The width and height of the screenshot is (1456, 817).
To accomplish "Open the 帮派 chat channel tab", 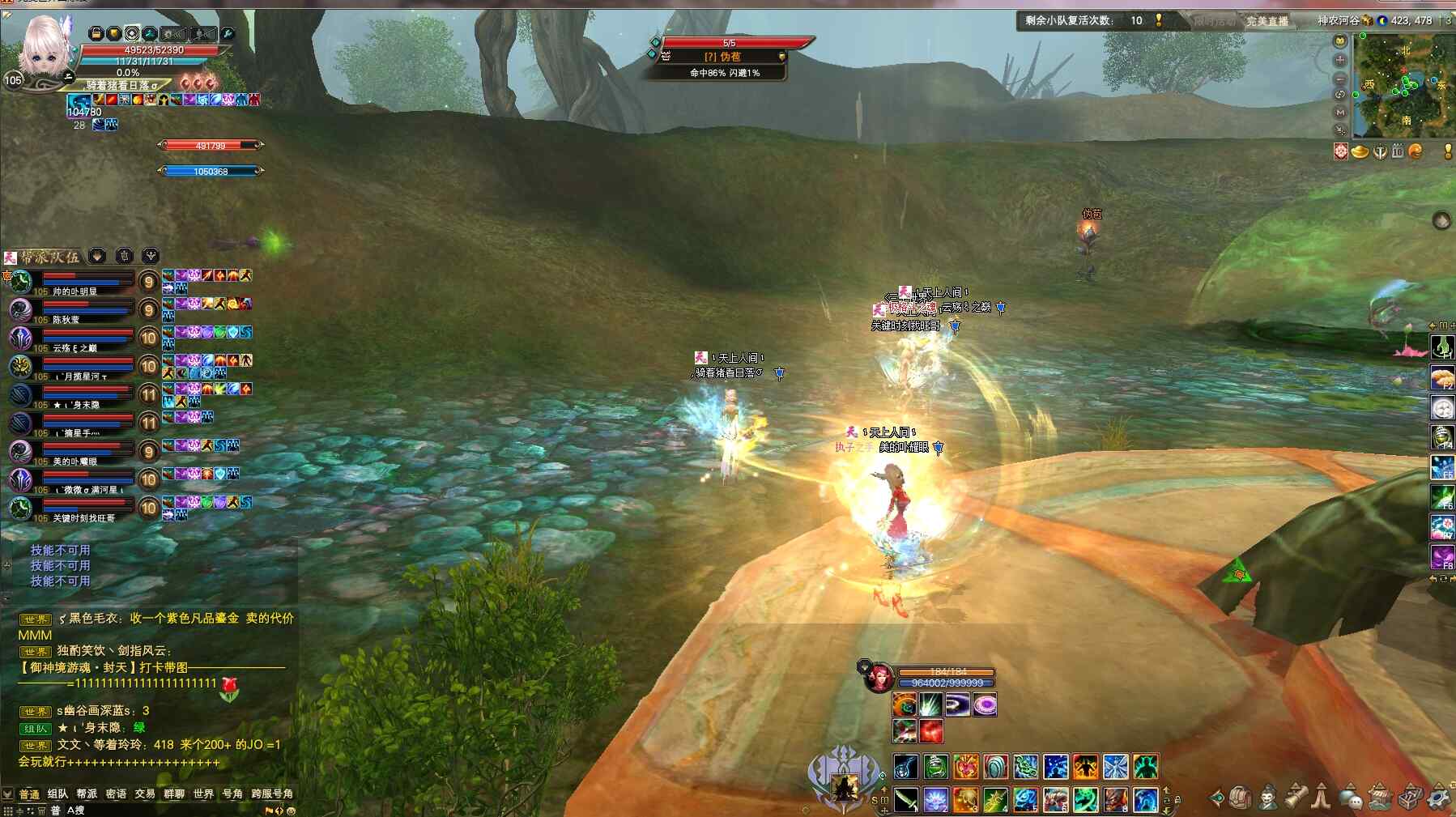I will [87, 794].
